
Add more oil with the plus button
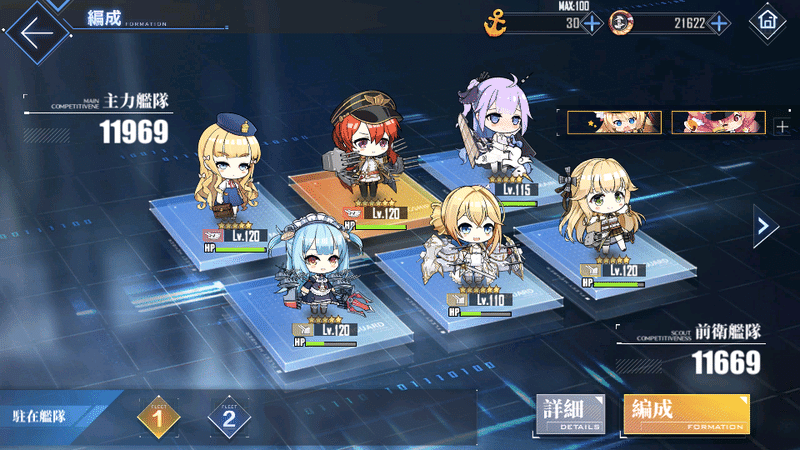point(592,22)
